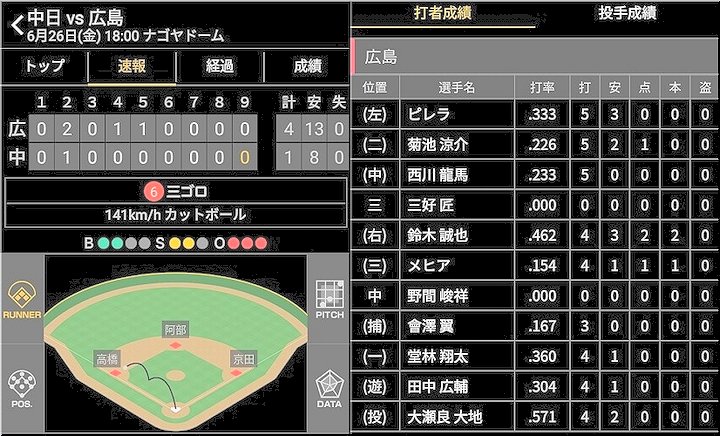The width and height of the screenshot is (720, 436).
Task: Activate the RUNNER view icon
Action: coord(22,300)
